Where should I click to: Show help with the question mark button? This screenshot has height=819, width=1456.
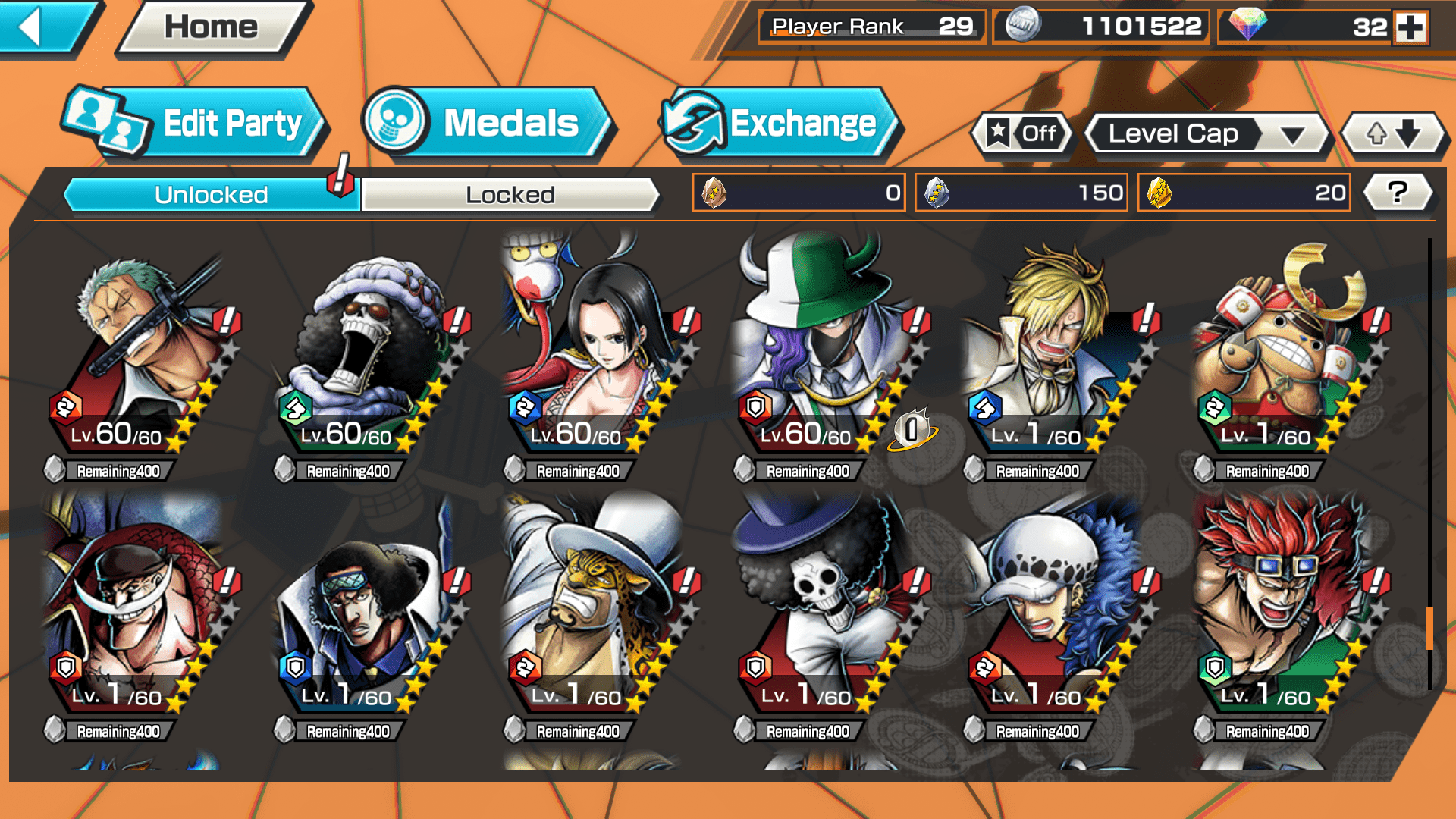[x=1397, y=193]
